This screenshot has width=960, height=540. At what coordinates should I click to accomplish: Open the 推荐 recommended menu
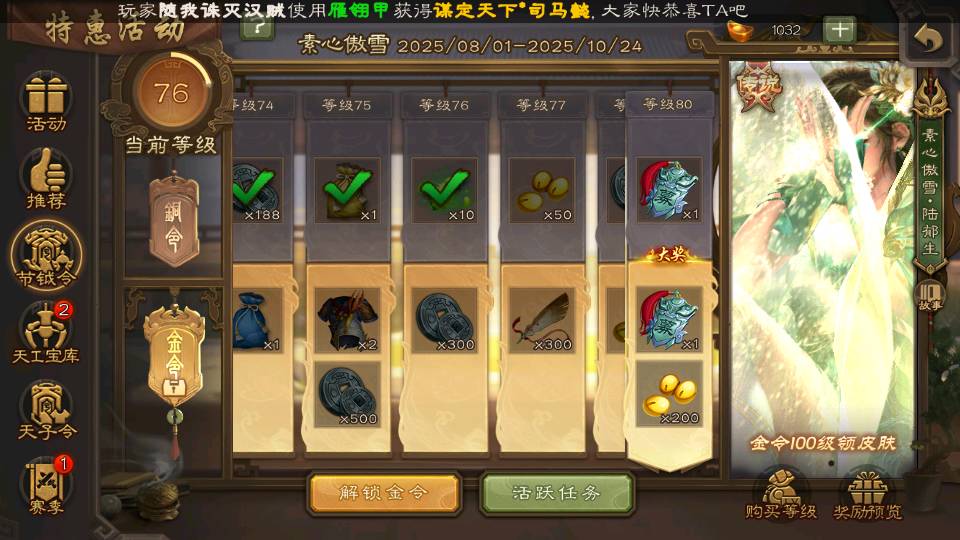(46, 179)
